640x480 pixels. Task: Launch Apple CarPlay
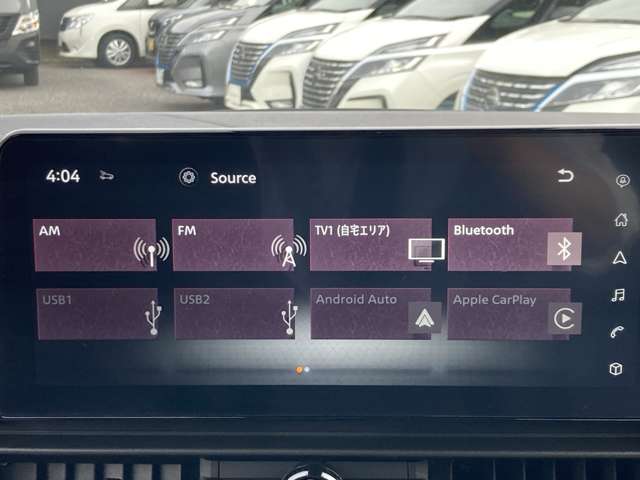509,314
